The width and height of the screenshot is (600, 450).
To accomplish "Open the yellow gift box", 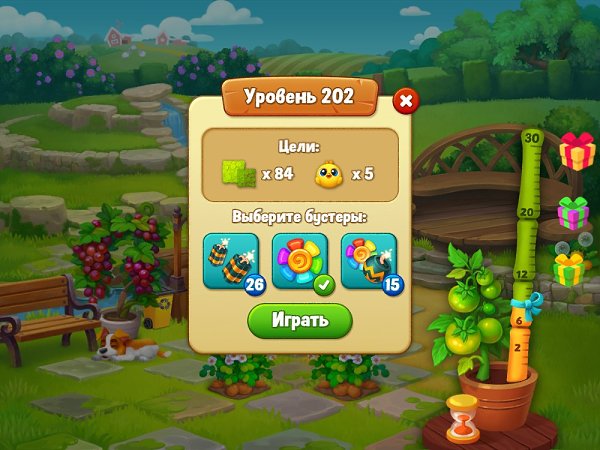I will pyautogui.click(x=569, y=268).
